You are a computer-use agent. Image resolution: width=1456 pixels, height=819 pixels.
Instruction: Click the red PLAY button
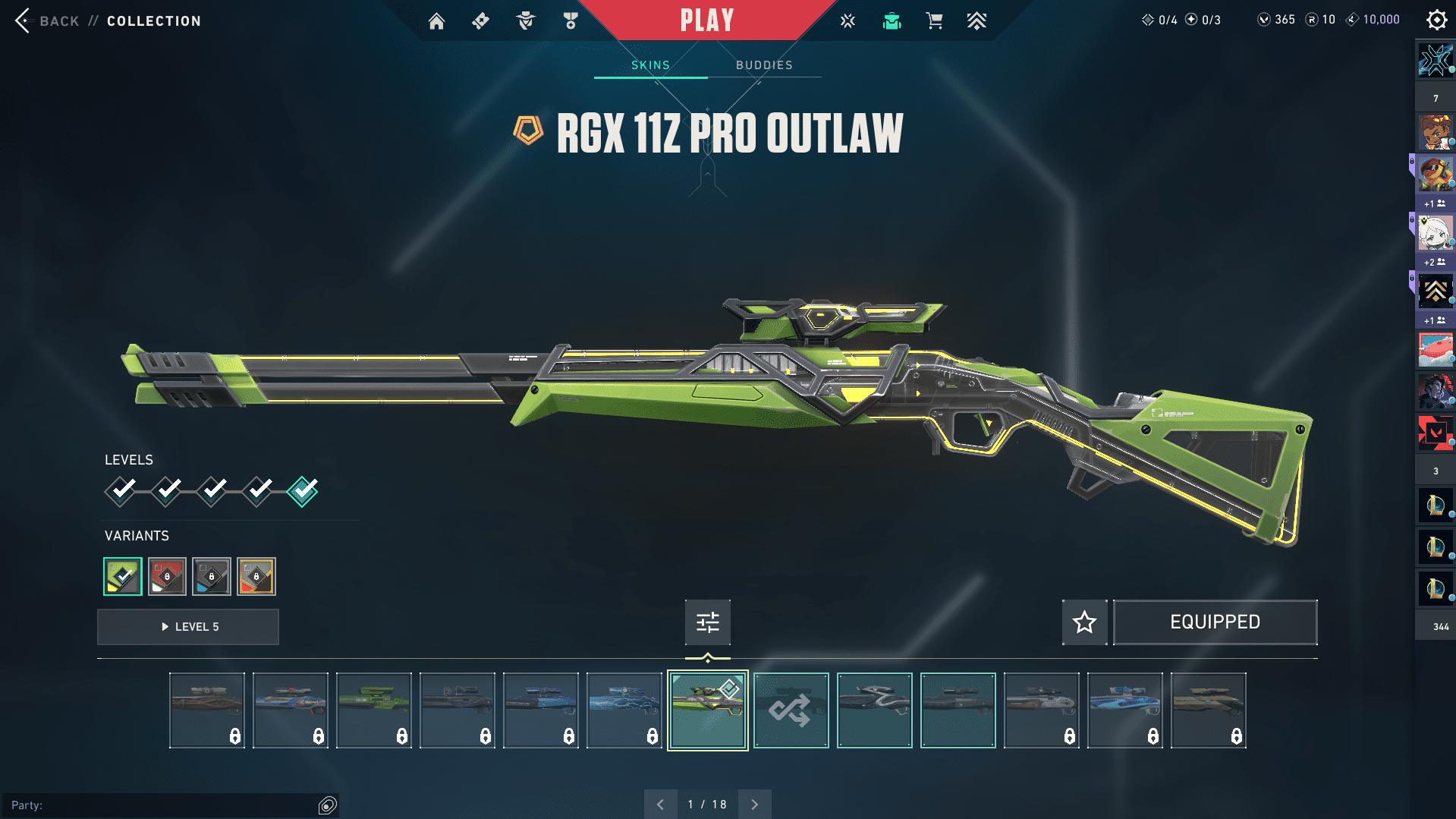706,20
